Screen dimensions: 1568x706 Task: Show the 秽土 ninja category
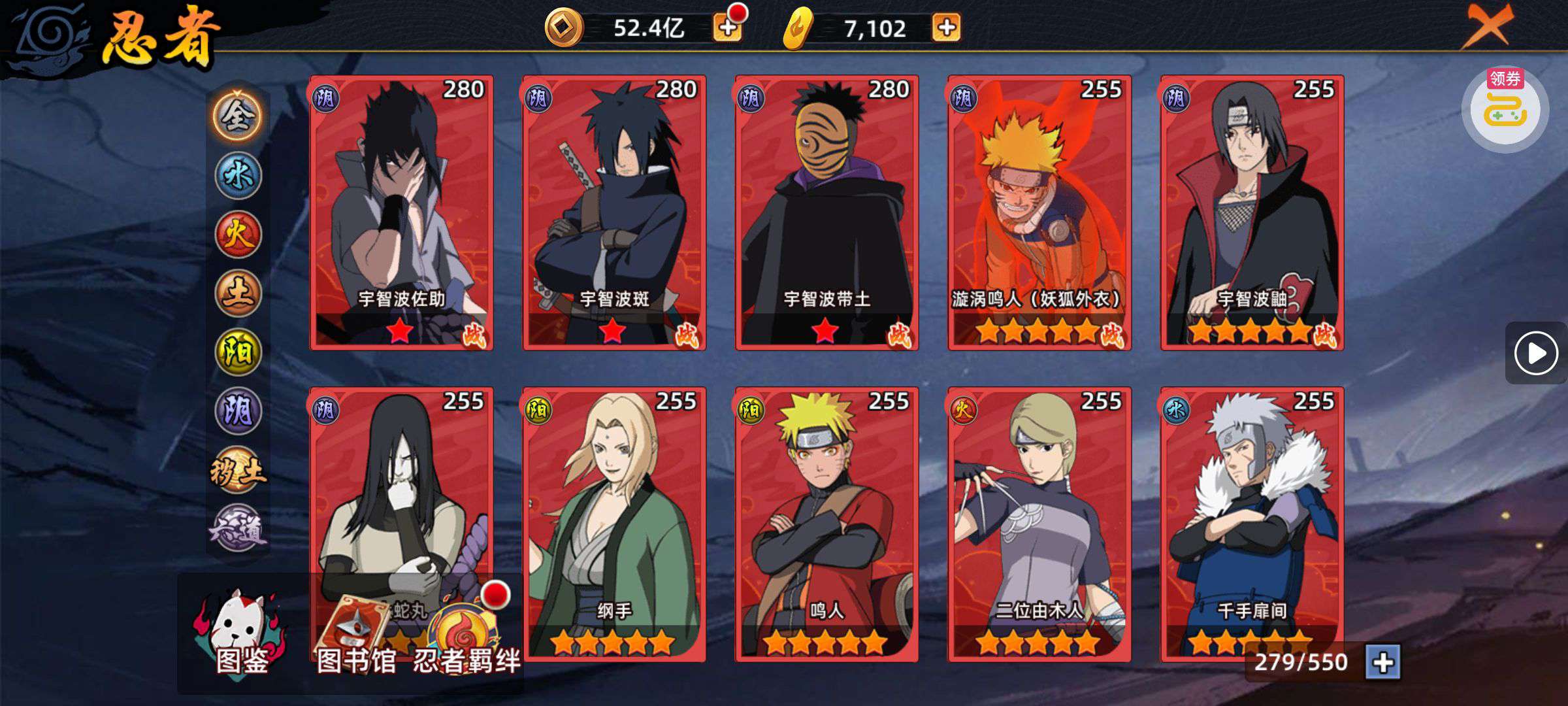(x=238, y=469)
